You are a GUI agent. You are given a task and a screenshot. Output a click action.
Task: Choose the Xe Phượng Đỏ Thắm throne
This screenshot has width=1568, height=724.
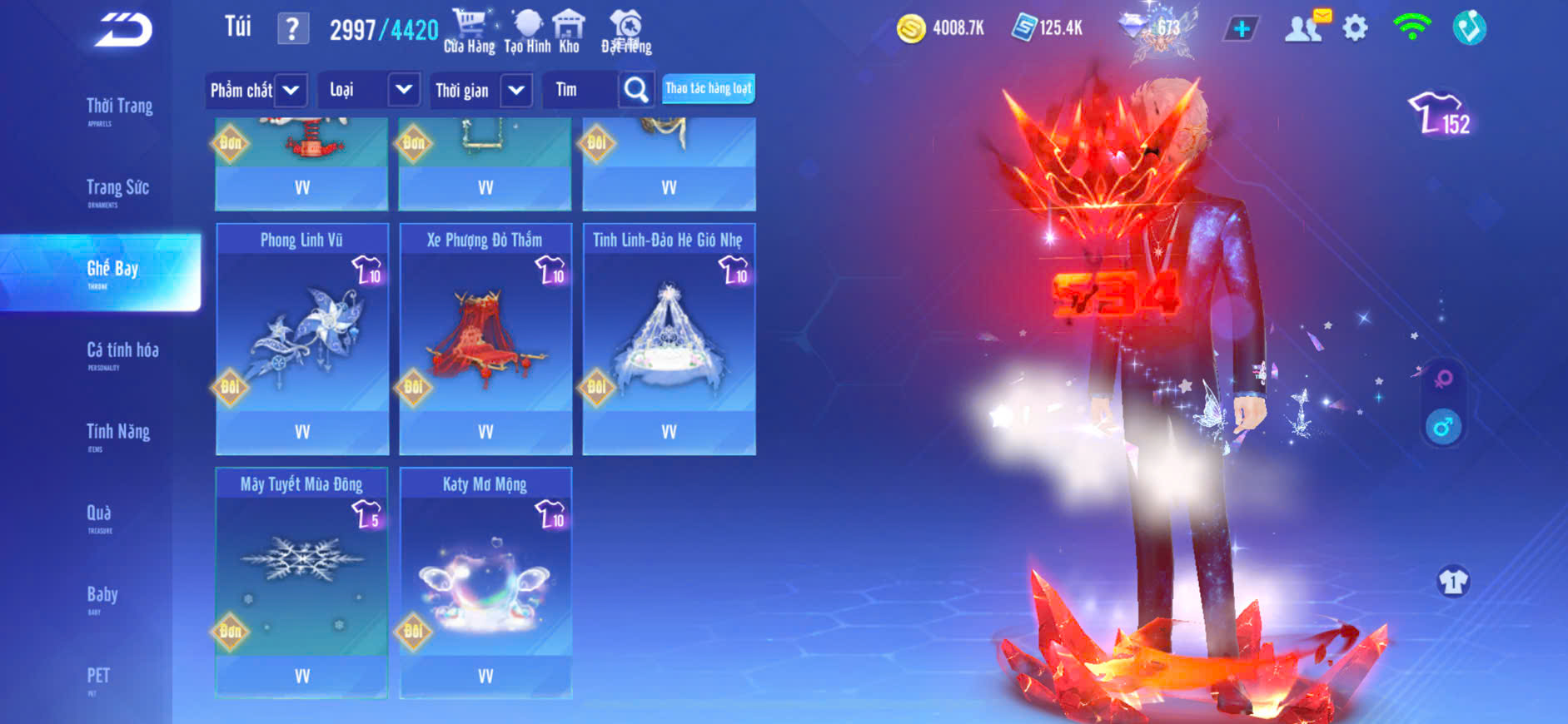[485, 338]
